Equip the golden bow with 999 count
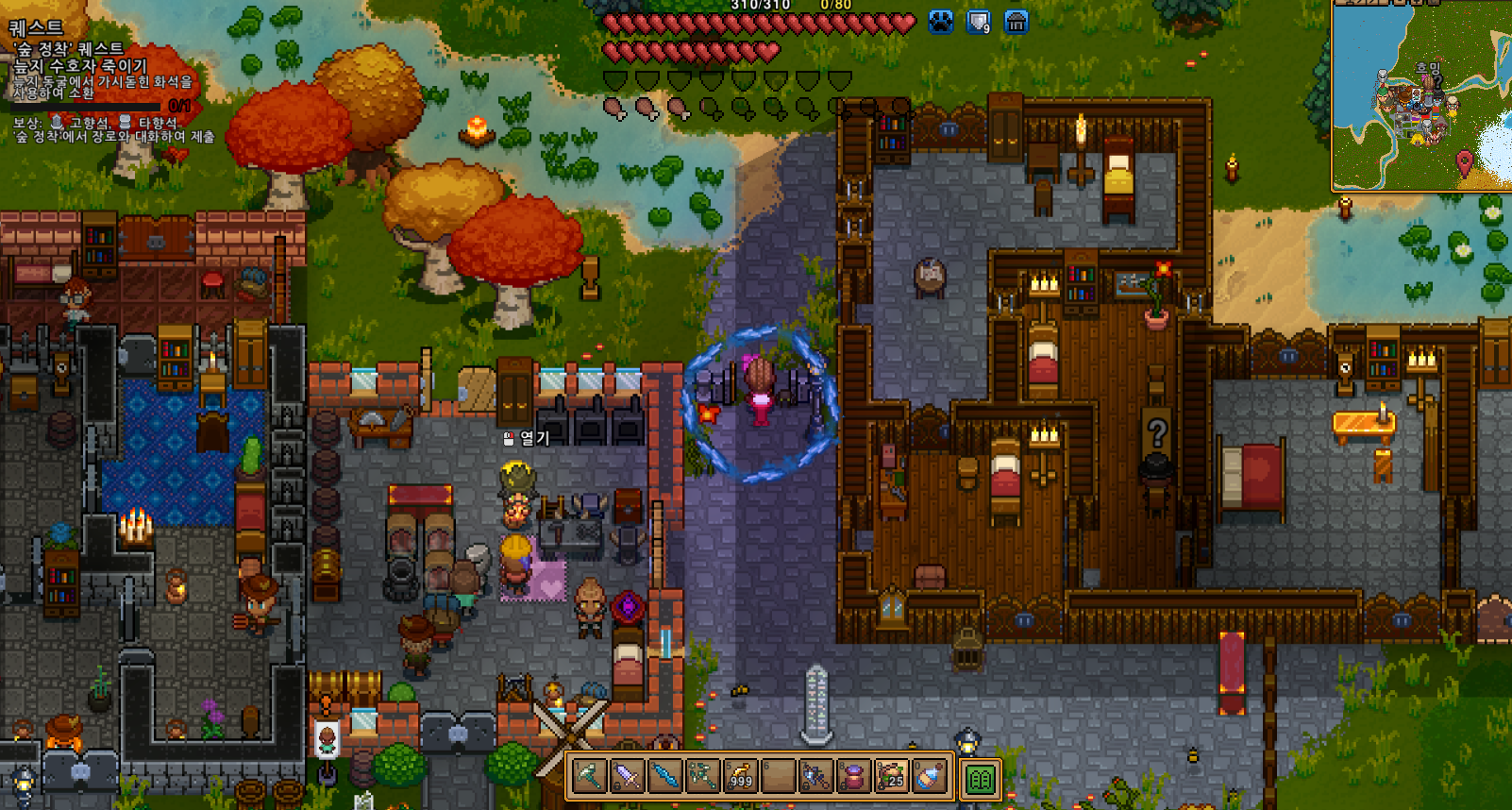The width and height of the screenshot is (1512, 810). (741, 776)
